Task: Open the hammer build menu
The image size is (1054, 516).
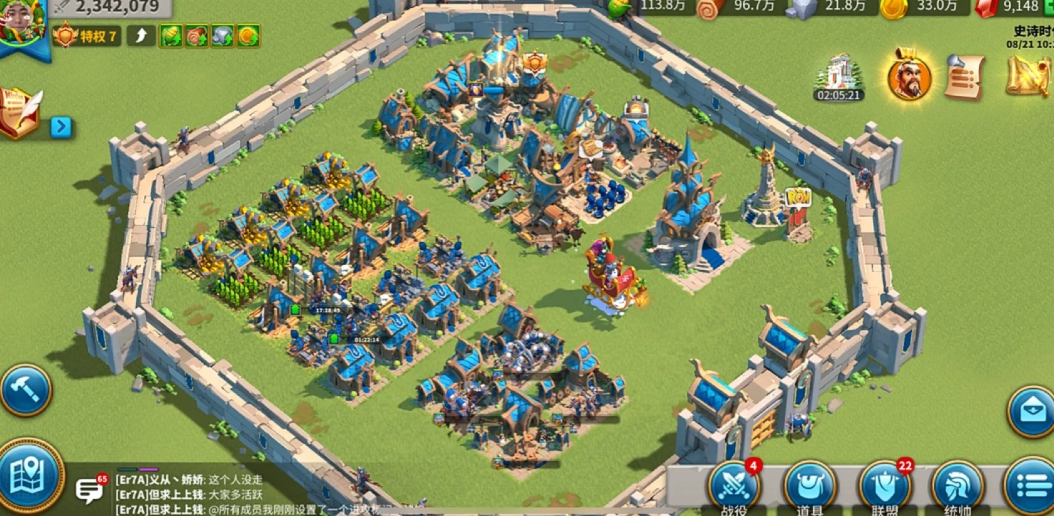Action: pos(24,389)
